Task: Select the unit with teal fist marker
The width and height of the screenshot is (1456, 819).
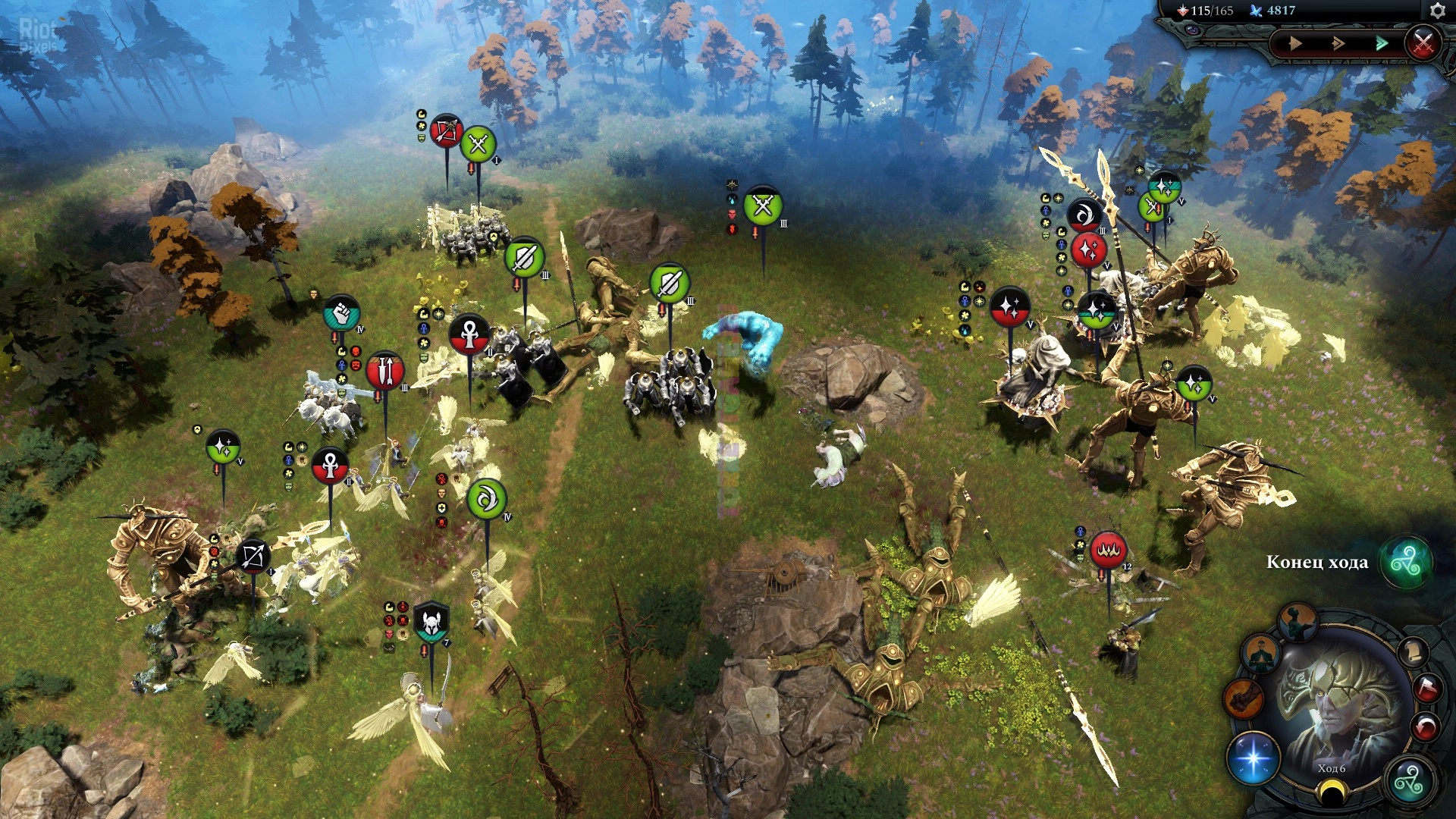Action: tap(342, 313)
